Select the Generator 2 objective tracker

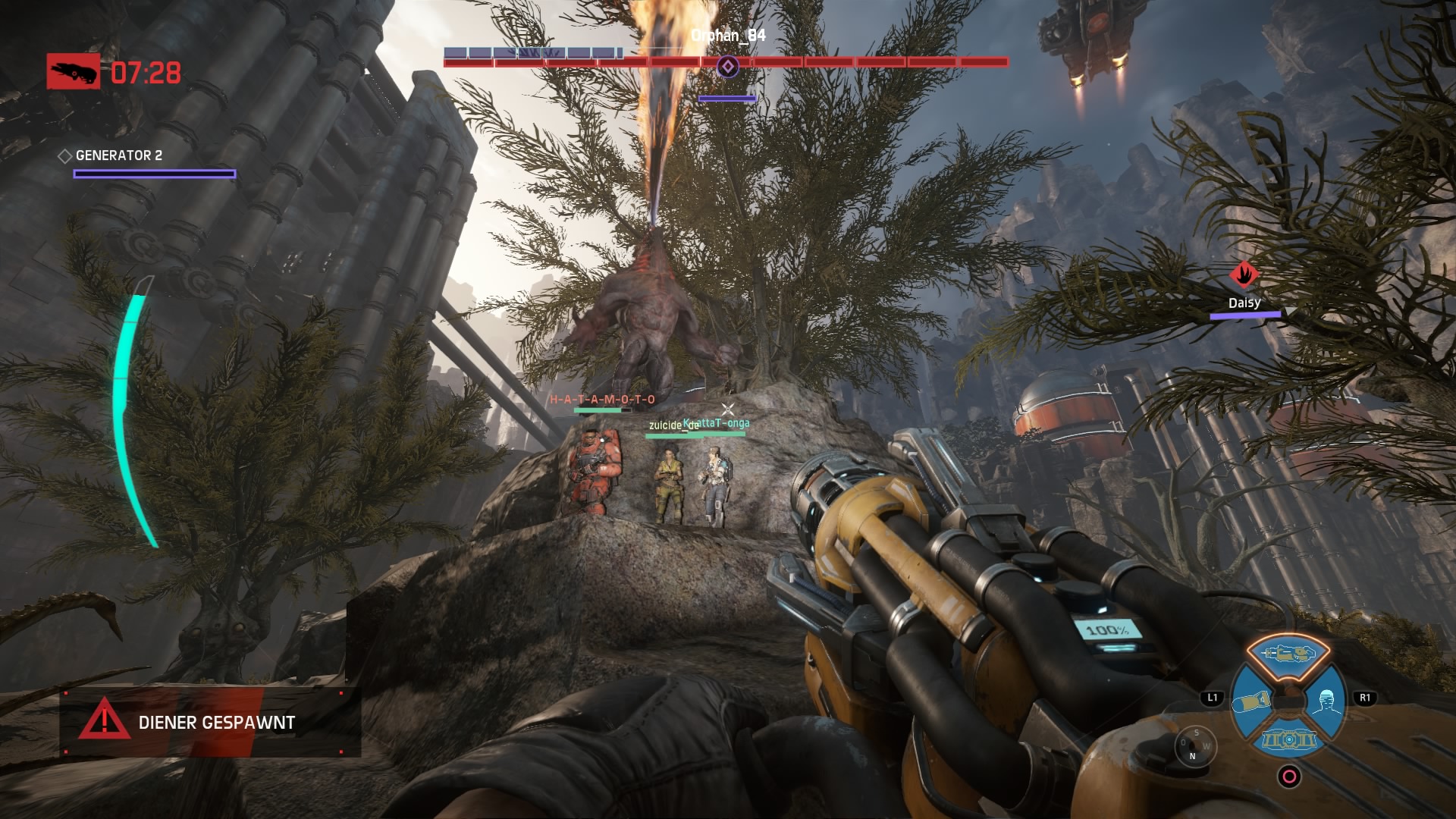point(119,155)
